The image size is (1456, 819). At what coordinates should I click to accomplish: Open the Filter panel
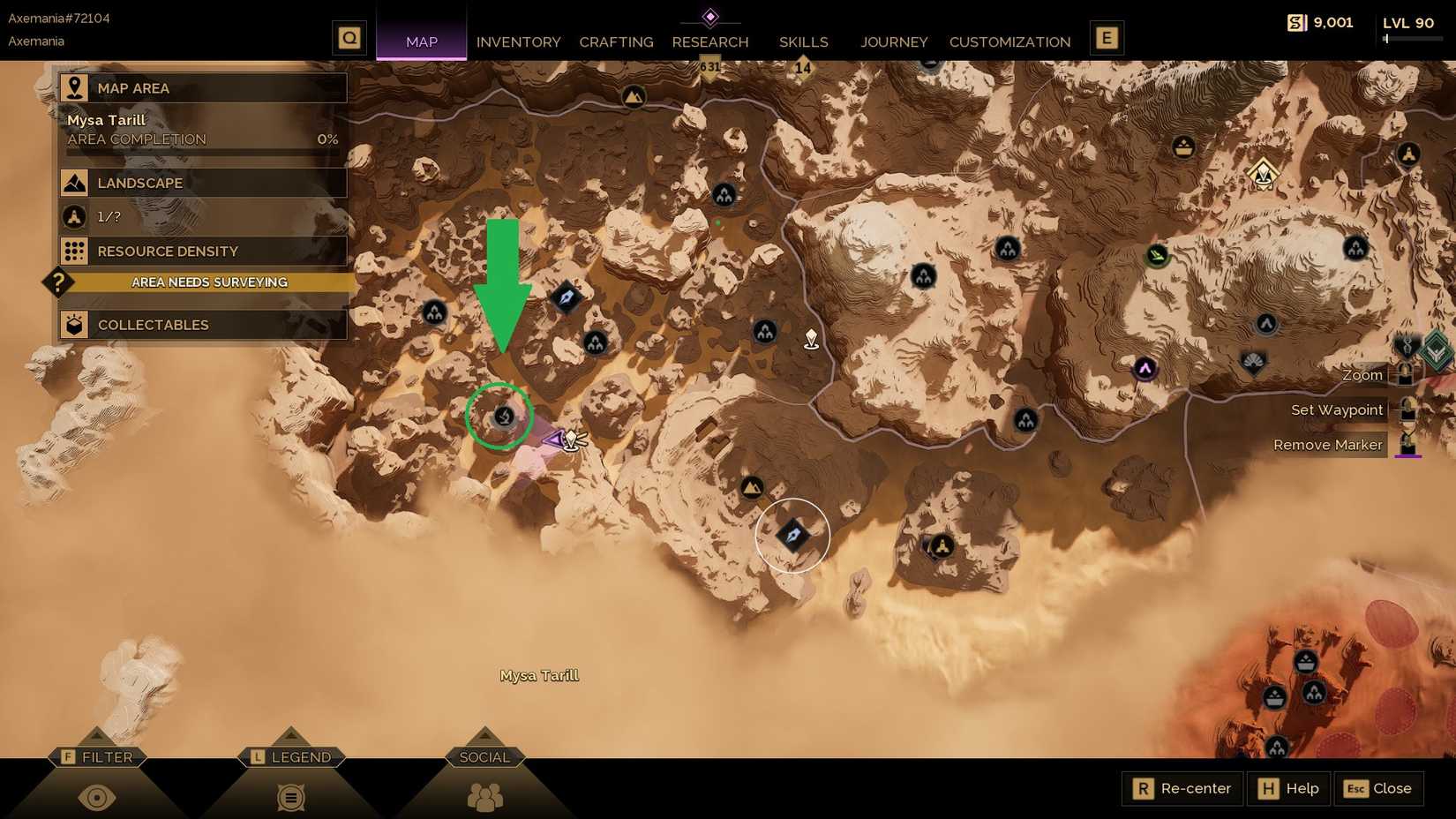click(x=98, y=757)
